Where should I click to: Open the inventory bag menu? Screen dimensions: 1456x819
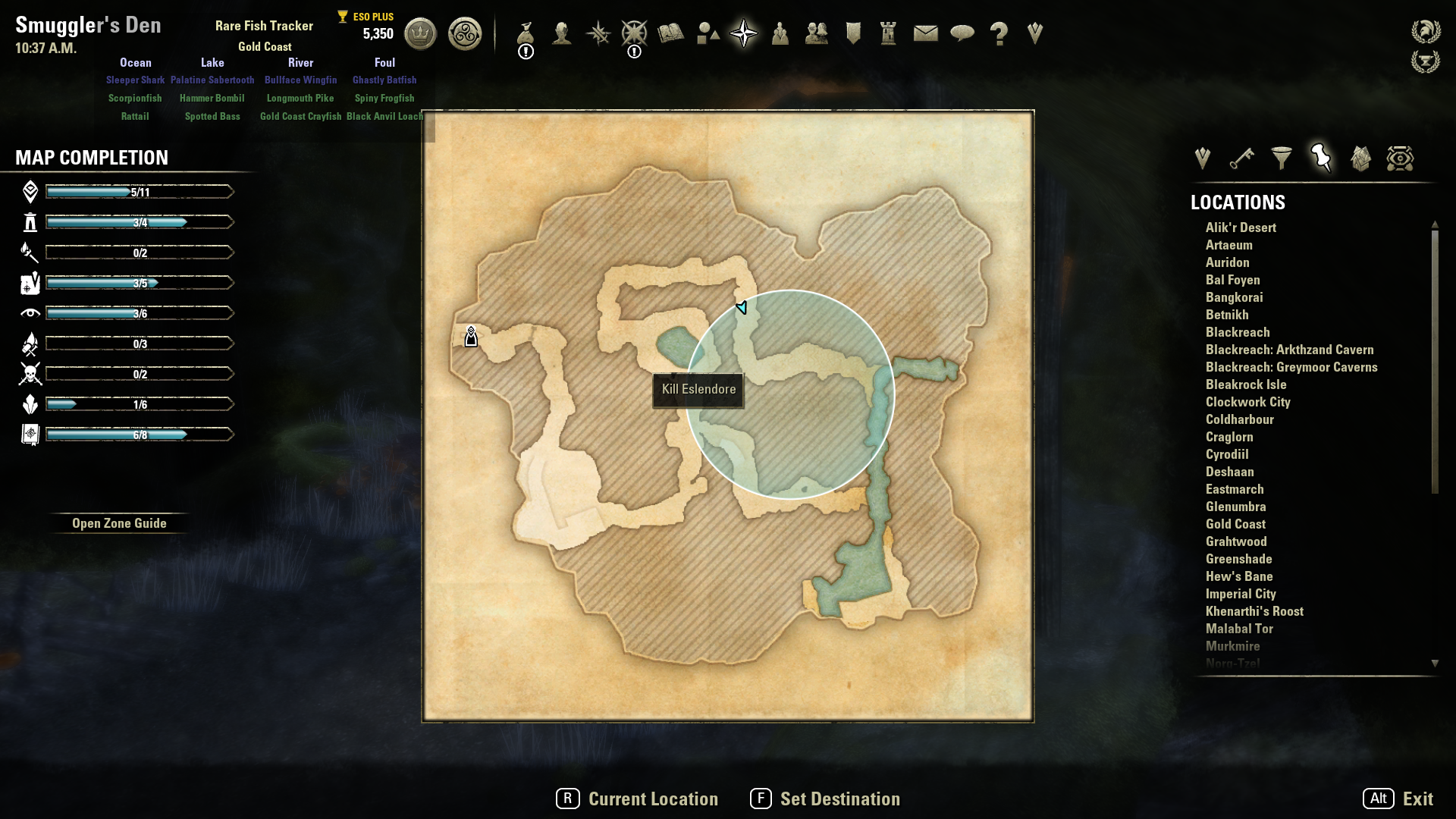(x=526, y=33)
